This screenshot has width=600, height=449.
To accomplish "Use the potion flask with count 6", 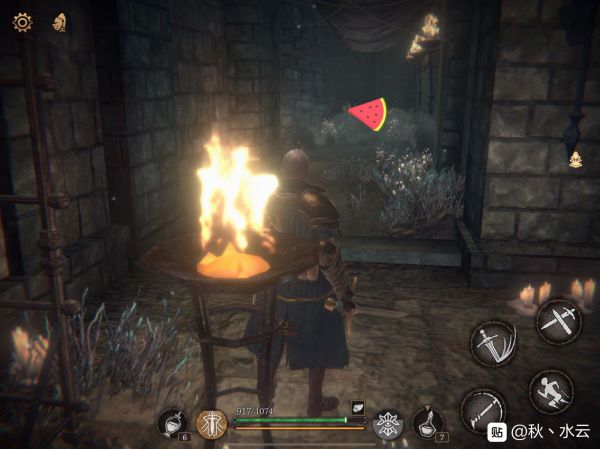I will point(172,423).
